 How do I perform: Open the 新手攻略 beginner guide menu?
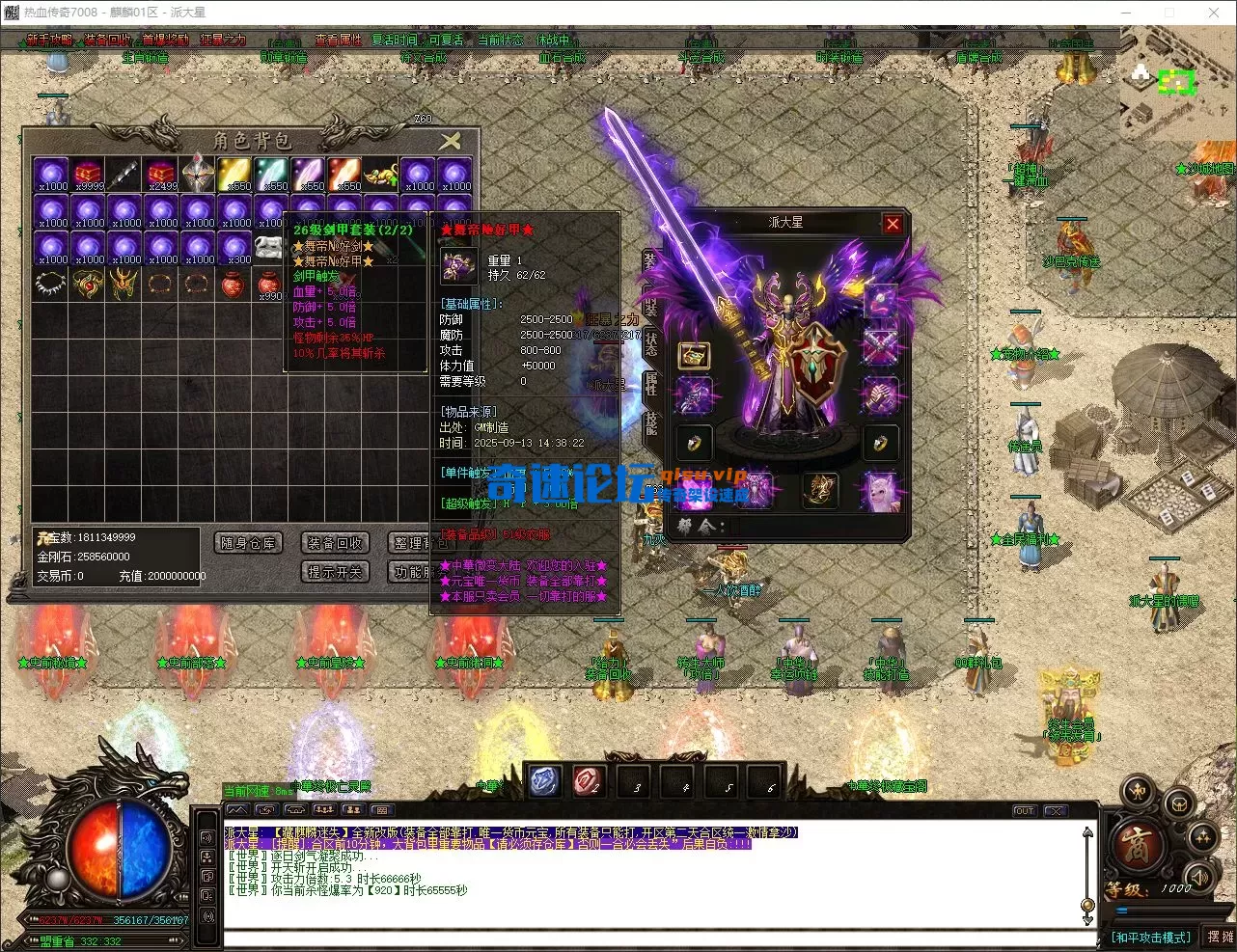(x=49, y=41)
